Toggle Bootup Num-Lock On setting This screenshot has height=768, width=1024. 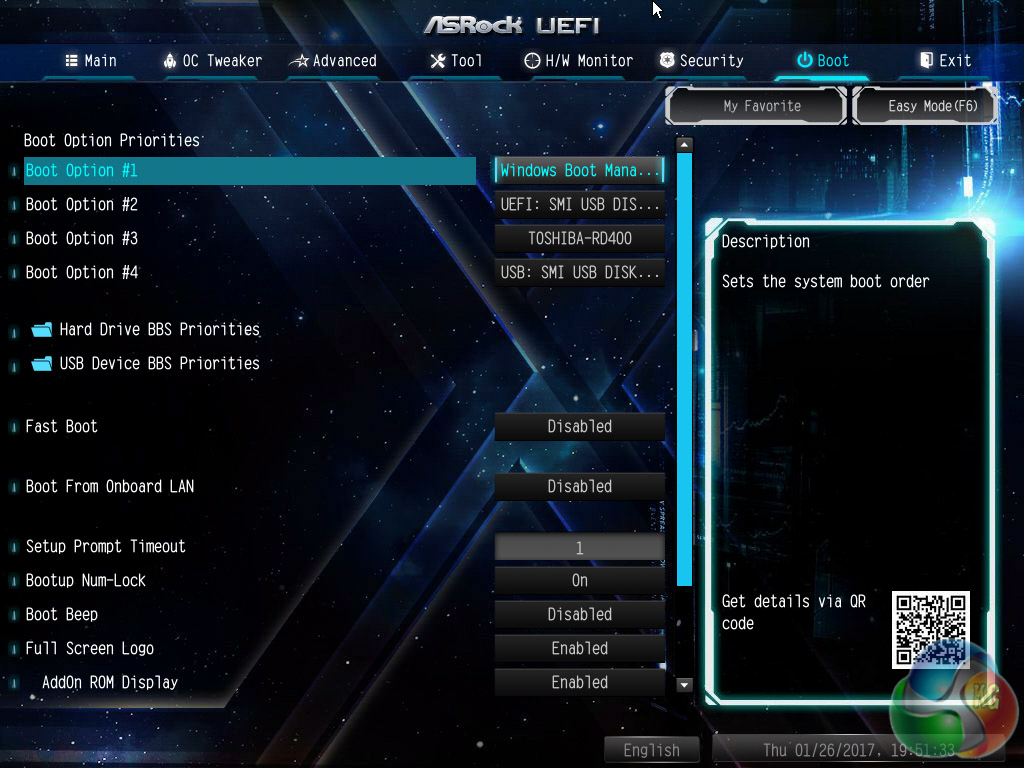(x=580, y=581)
